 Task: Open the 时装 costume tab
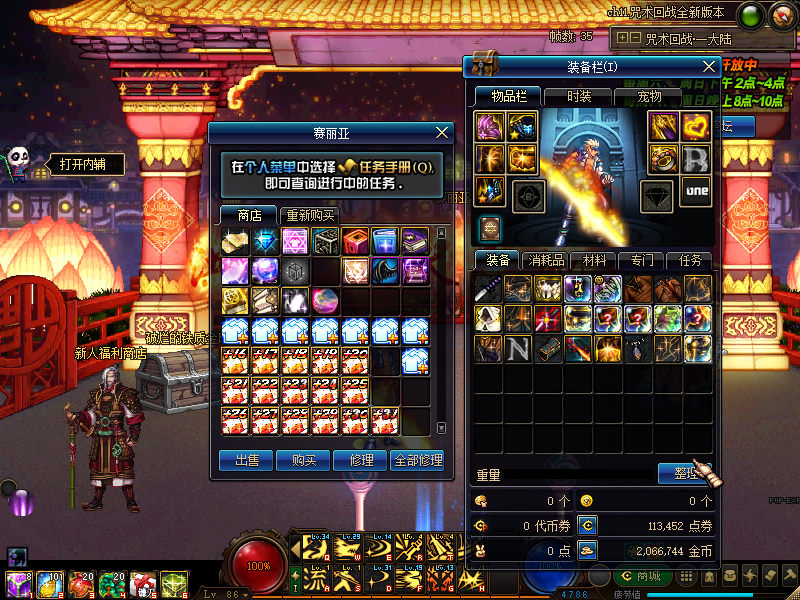pos(578,96)
